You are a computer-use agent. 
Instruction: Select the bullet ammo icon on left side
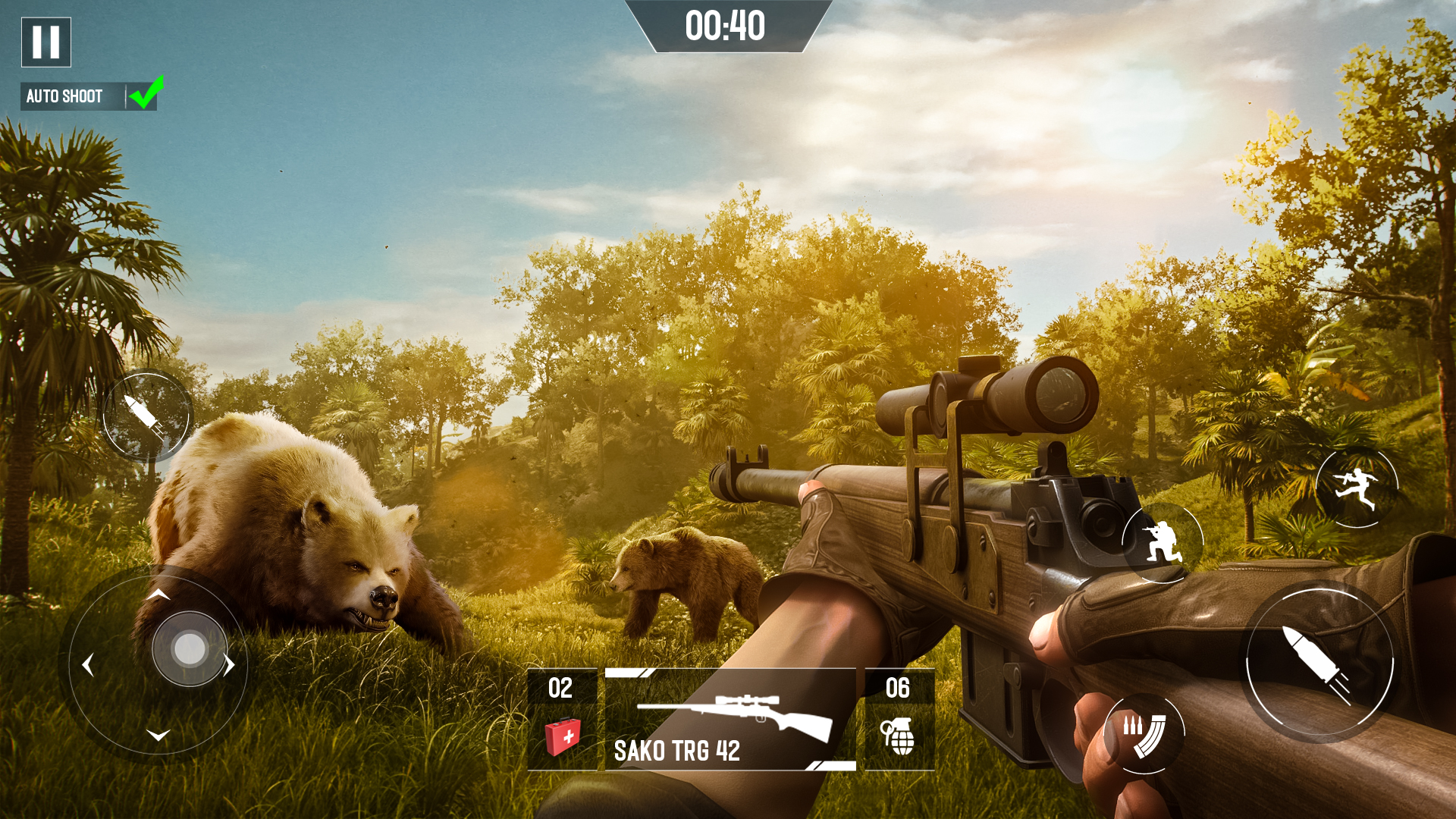(147, 417)
